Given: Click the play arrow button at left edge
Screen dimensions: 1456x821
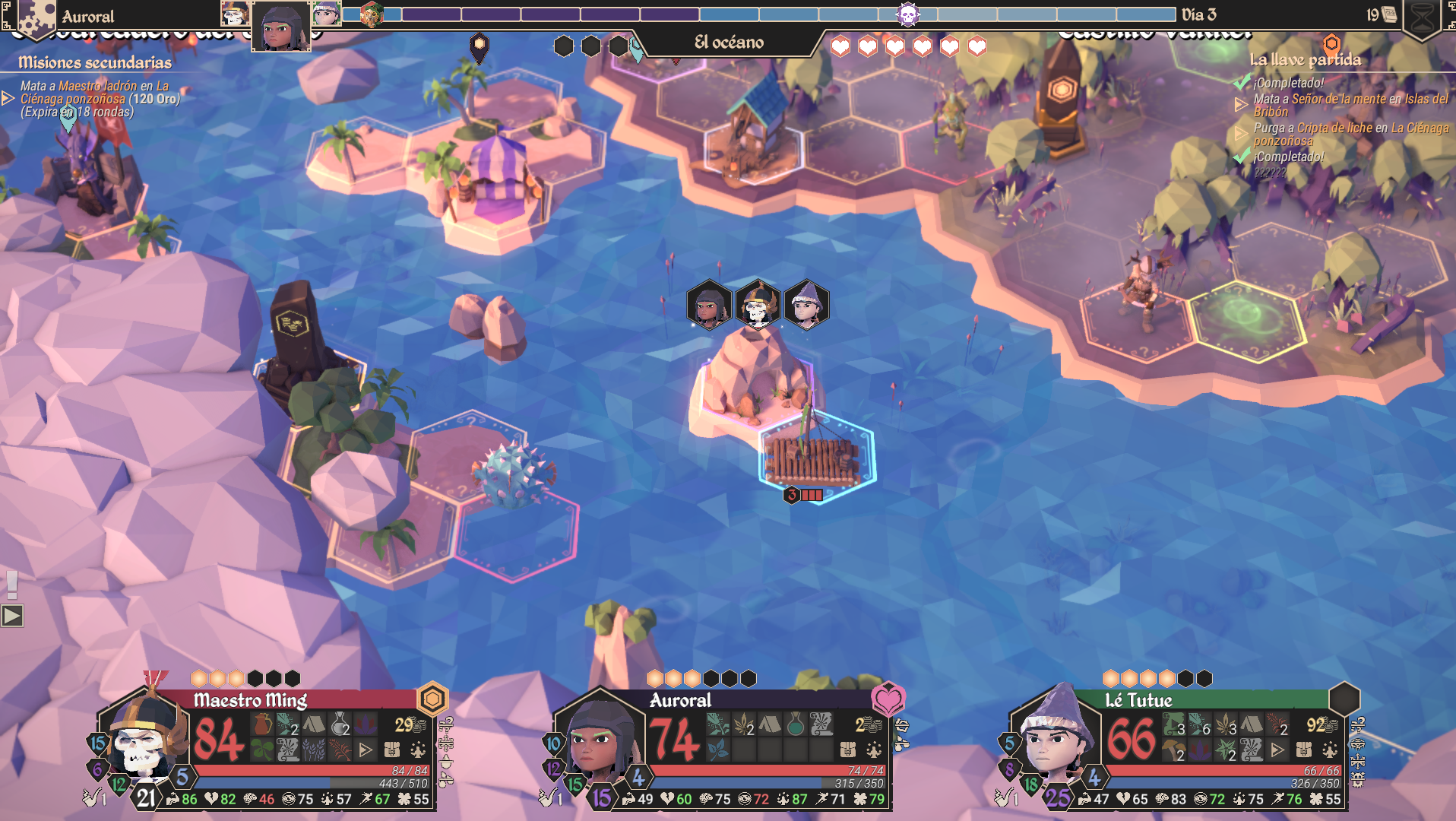Looking at the screenshot, I should click(x=12, y=616).
